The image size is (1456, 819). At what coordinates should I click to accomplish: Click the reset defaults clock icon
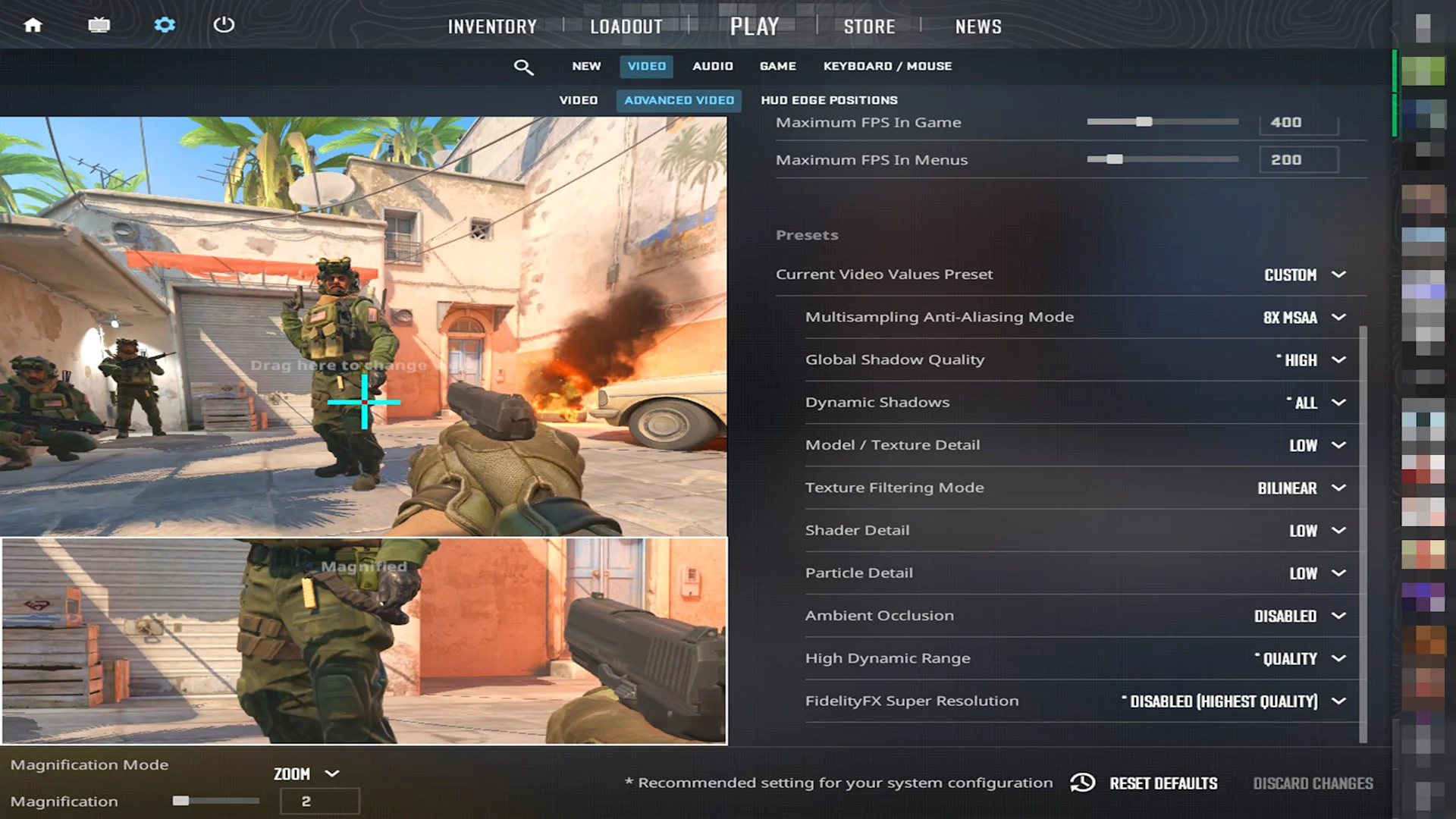(1082, 783)
